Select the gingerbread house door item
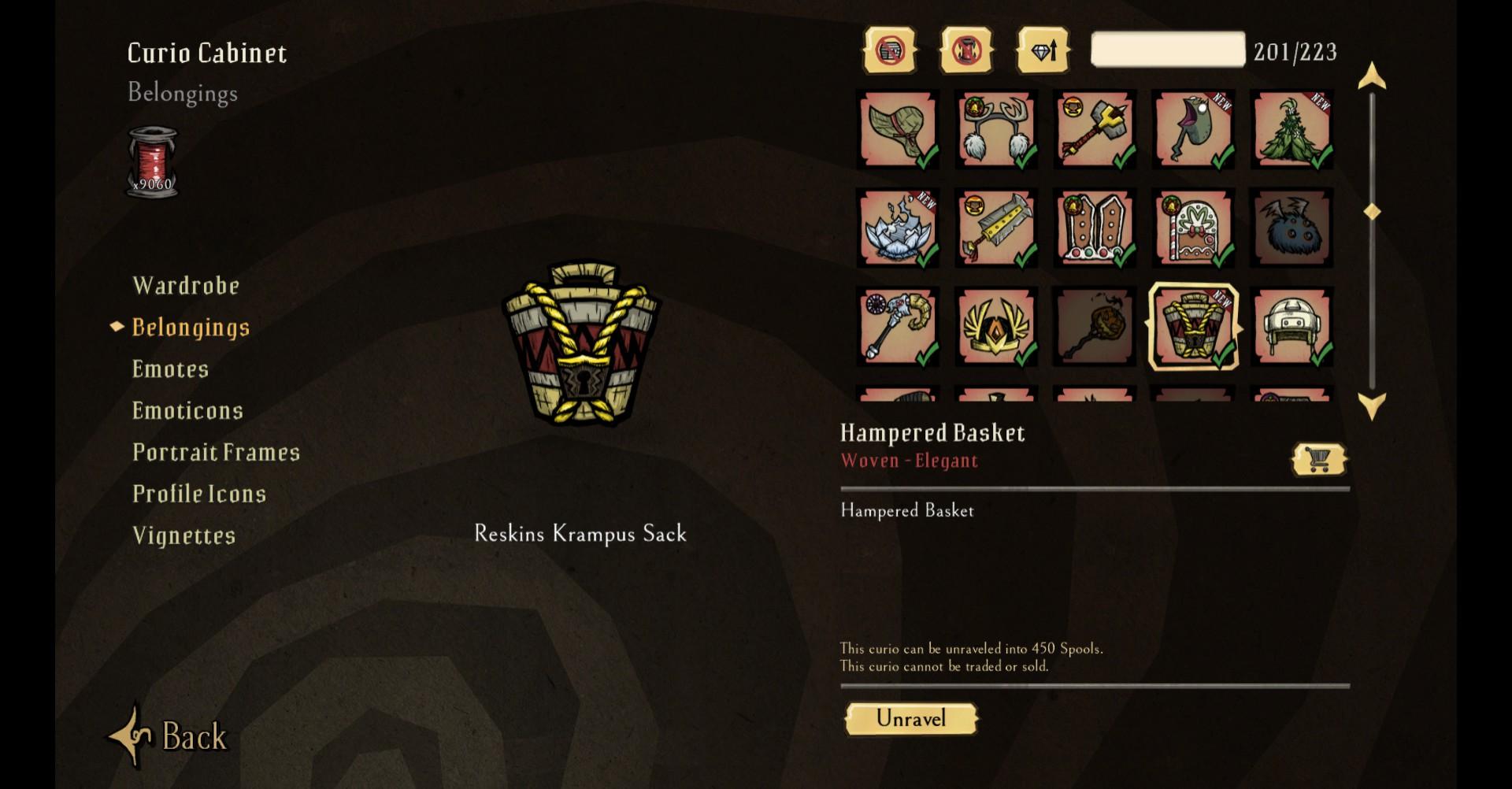This screenshot has height=789, width=1512. (1193, 228)
